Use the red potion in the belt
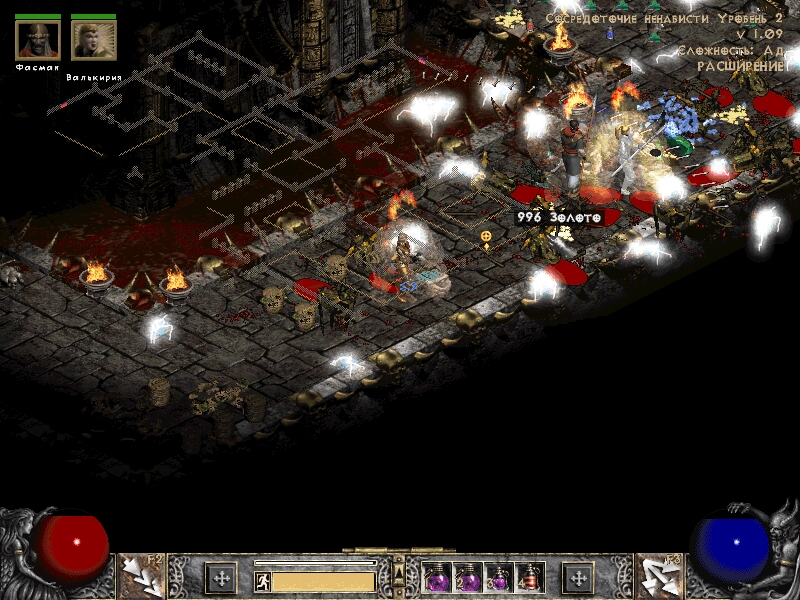 coord(531,578)
